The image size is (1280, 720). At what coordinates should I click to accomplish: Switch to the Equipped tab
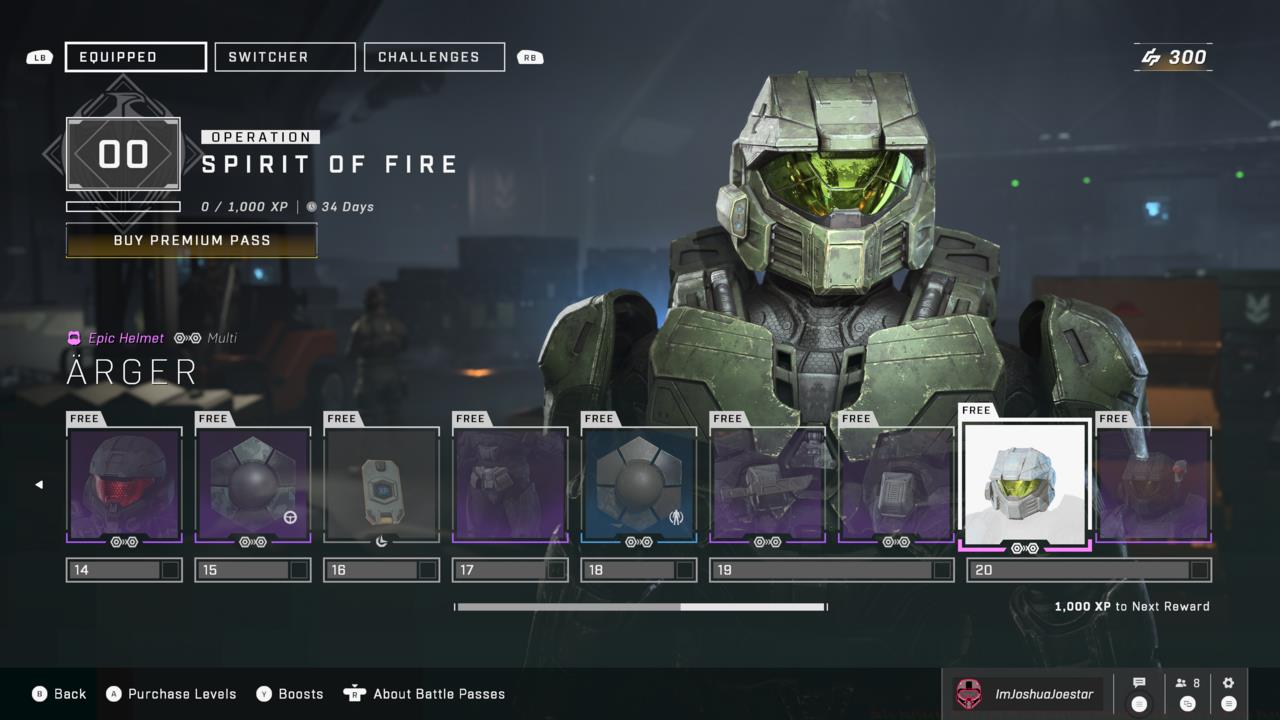click(135, 57)
